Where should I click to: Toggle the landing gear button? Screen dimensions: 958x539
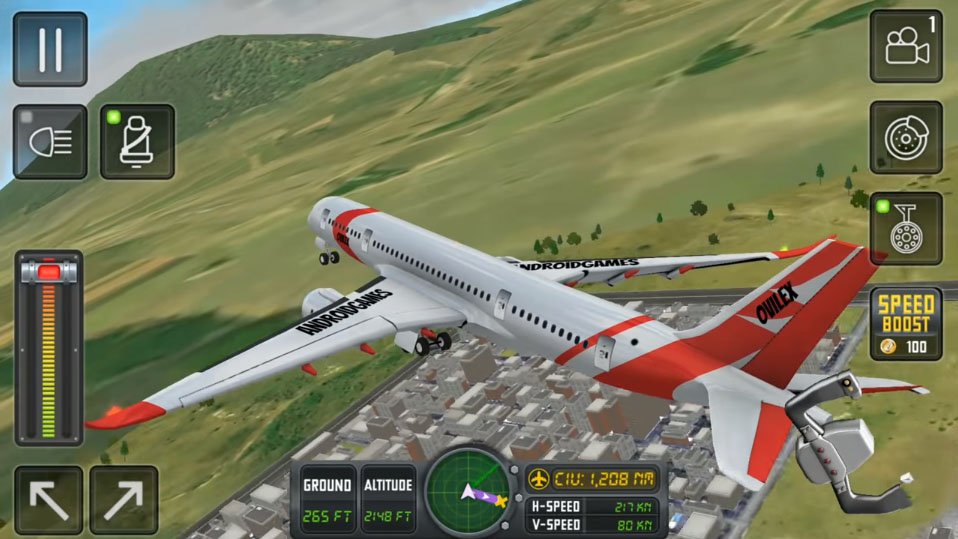pos(905,229)
